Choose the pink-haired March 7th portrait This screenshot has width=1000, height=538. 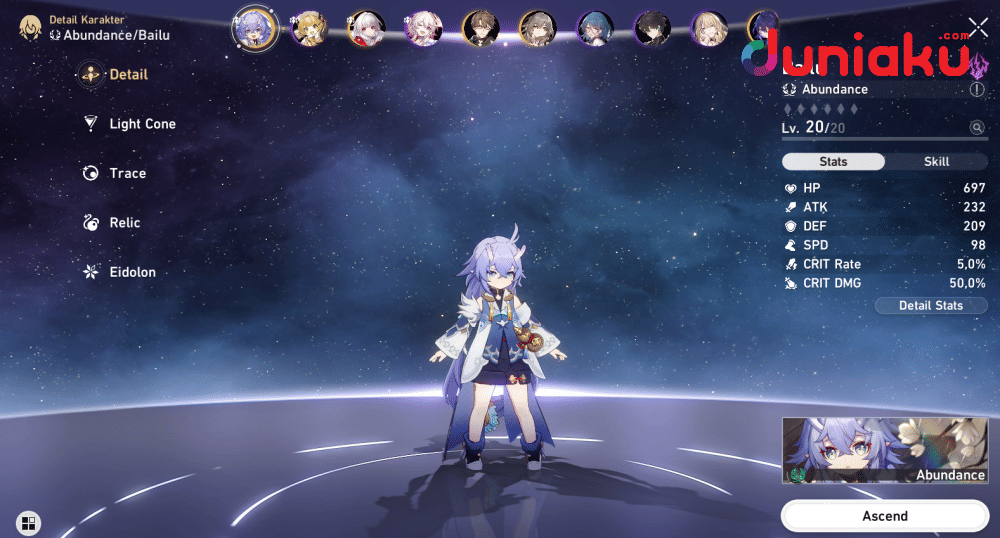(x=423, y=29)
